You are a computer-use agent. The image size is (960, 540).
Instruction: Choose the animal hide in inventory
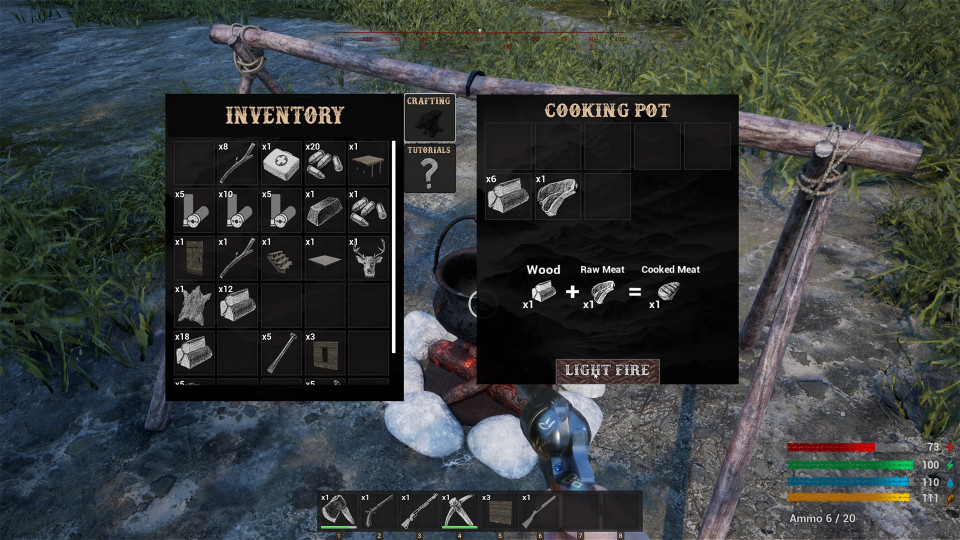[194, 306]
